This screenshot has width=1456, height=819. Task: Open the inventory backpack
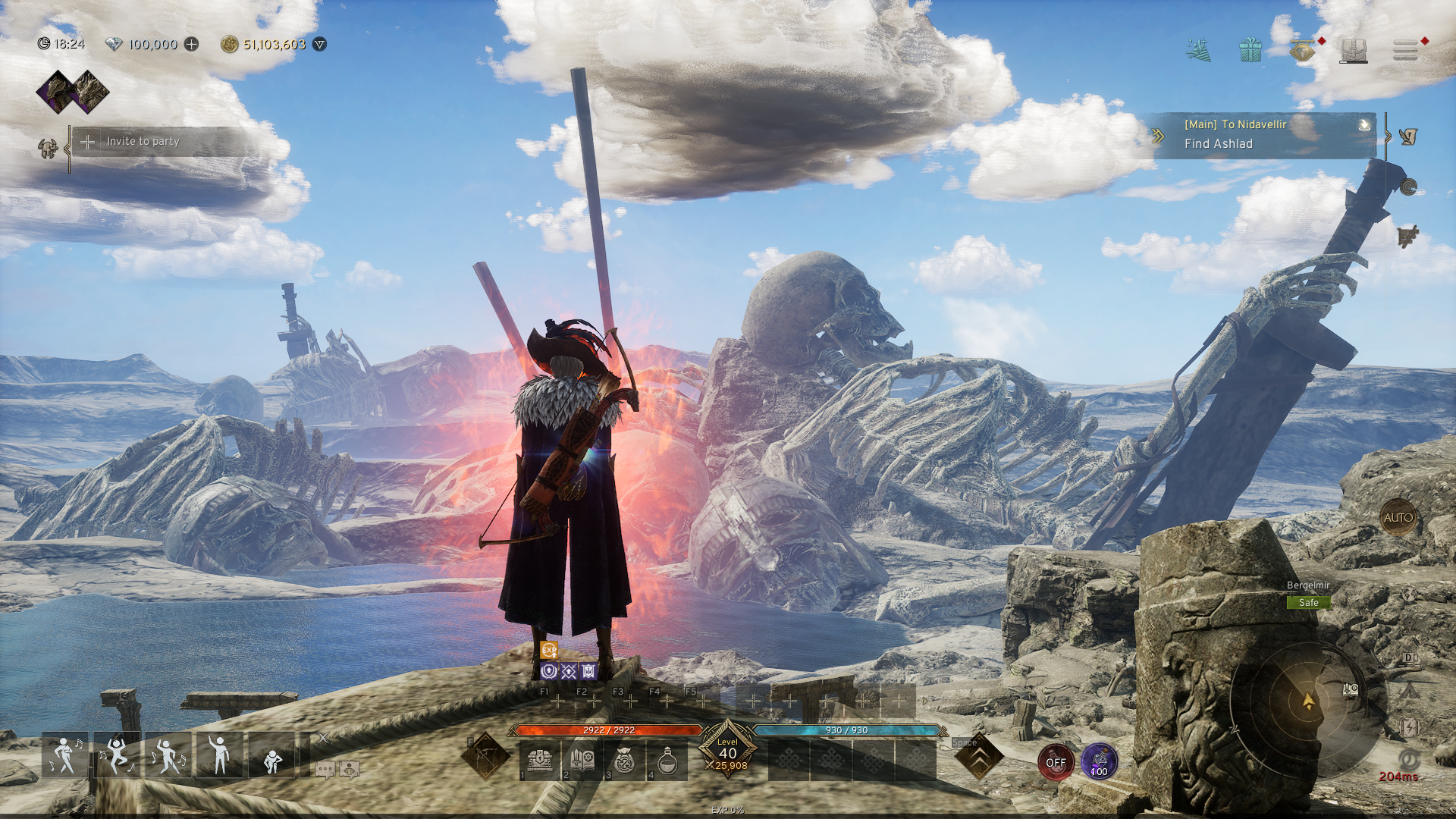pyautogui.click(x=1353, y=49)
